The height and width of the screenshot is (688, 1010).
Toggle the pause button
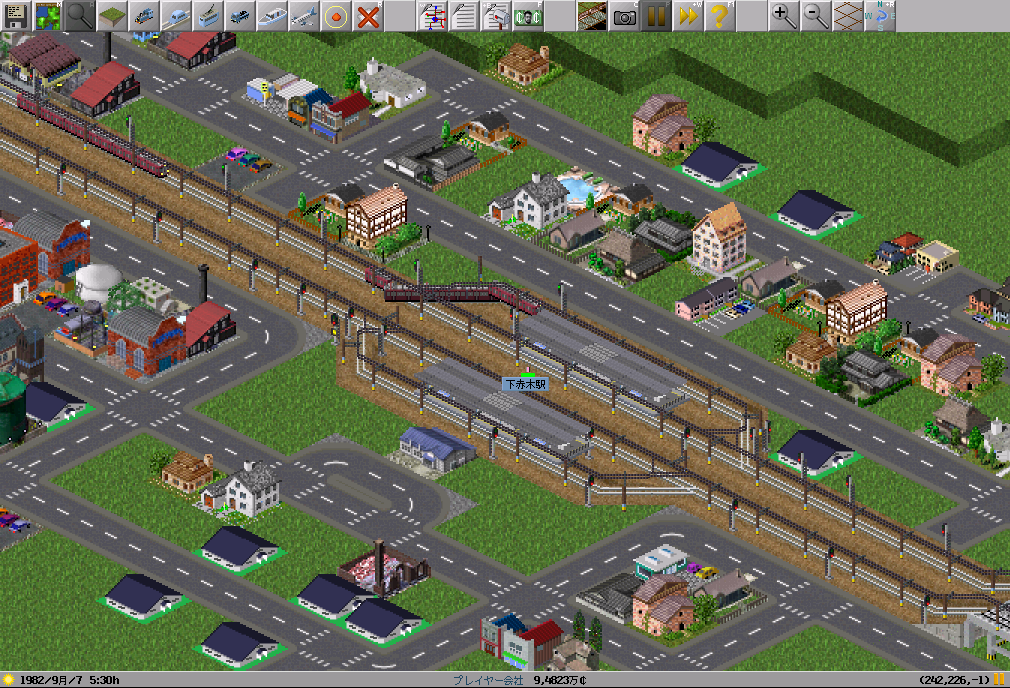pyautogui.click(x=656, y=15)
